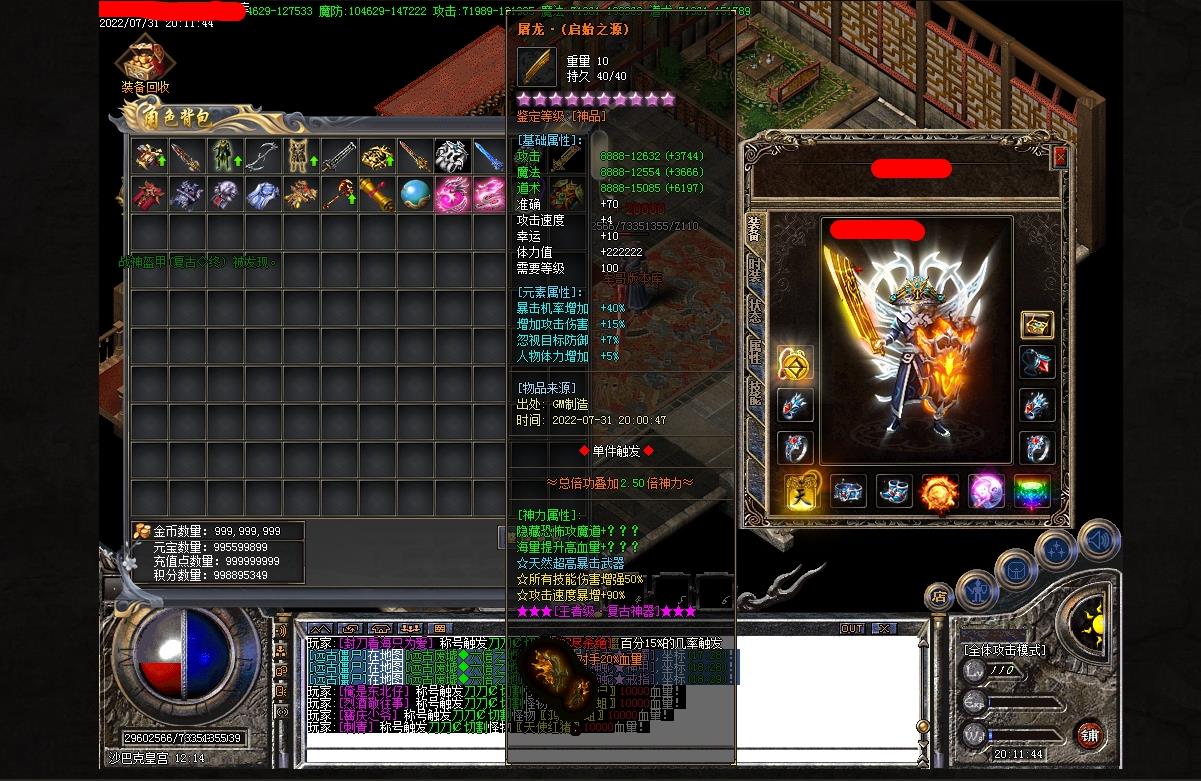Select the equipped 天 talisman slot
Screen dimensions: 1201x781
click(x=802, y=492)
